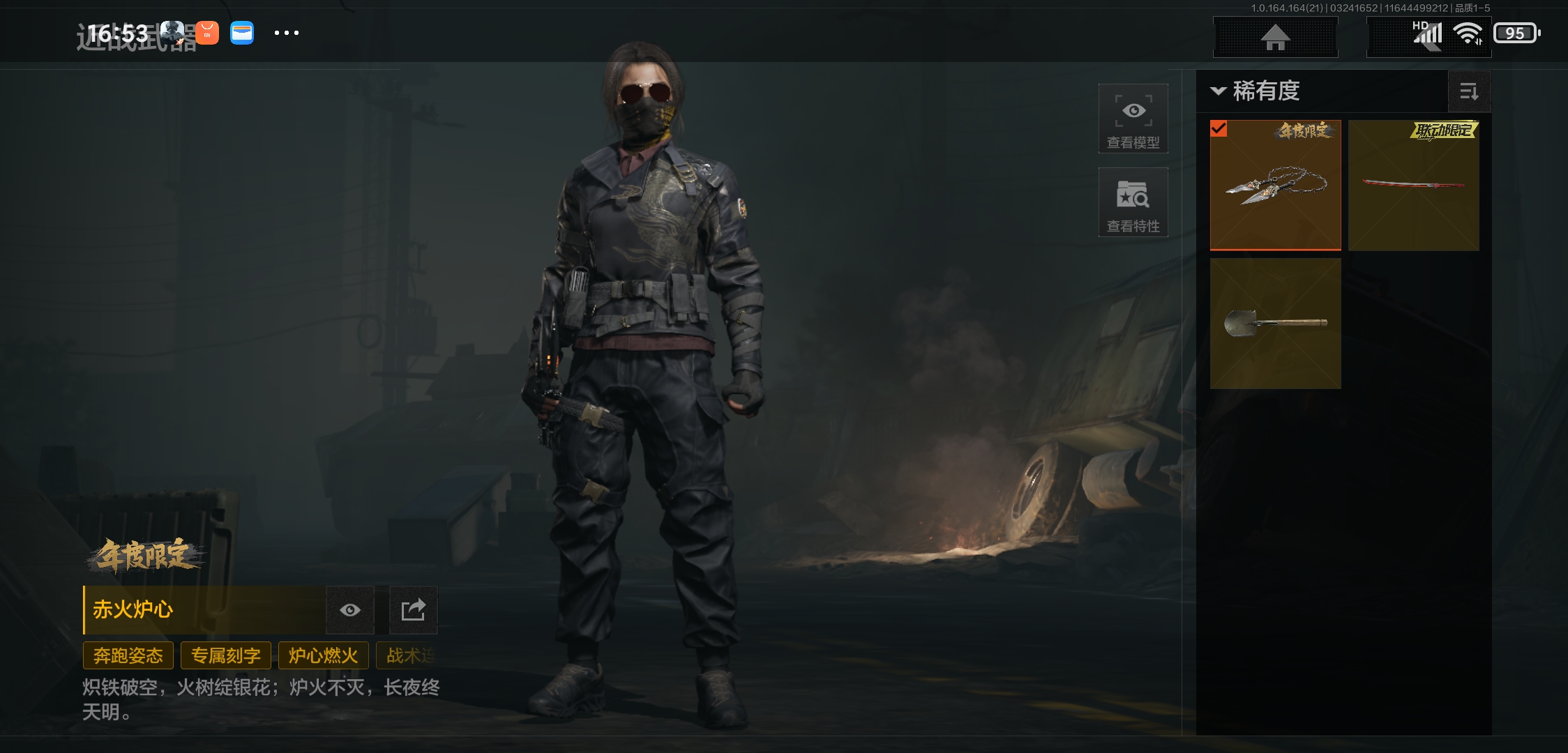Share the 赤火炉心 weapon skin
The image size is (1568, 753).
pyautogui.click(x=413, y=610)
